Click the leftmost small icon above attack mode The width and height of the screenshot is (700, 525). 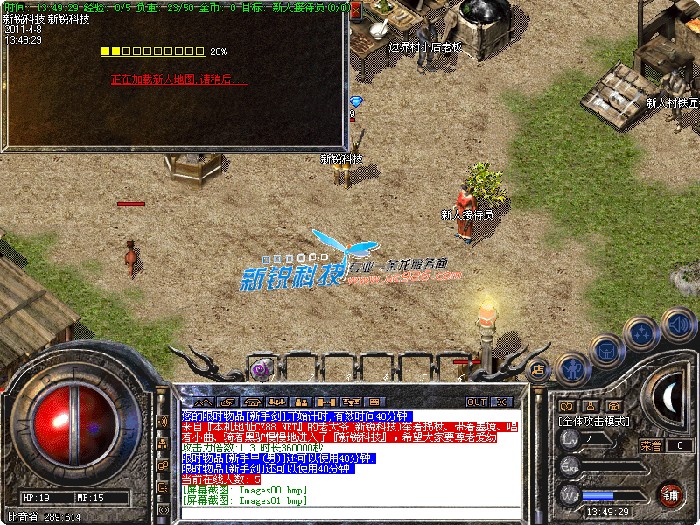568,406
